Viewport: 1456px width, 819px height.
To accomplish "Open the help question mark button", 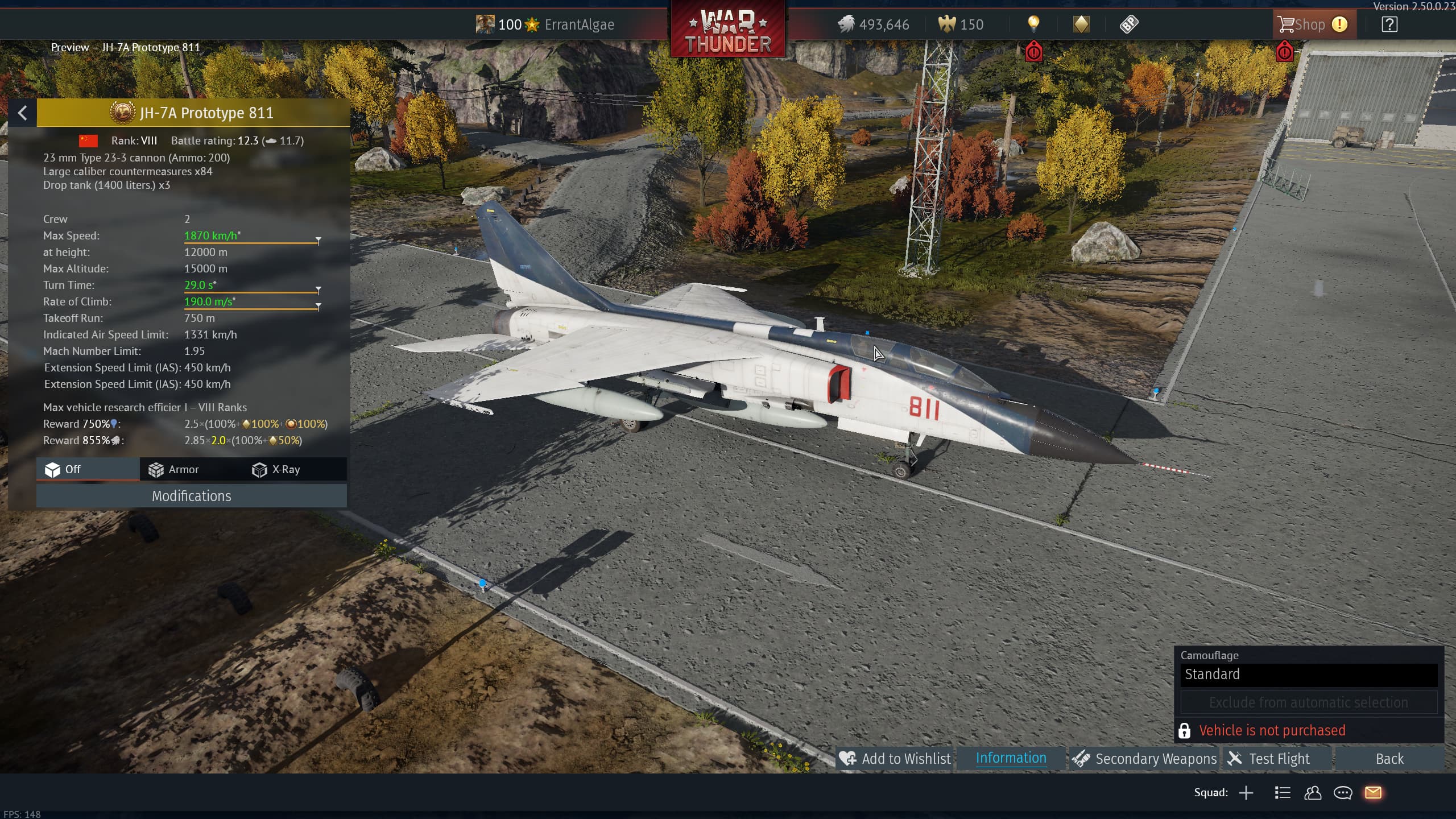I will tap(1389, 24).
